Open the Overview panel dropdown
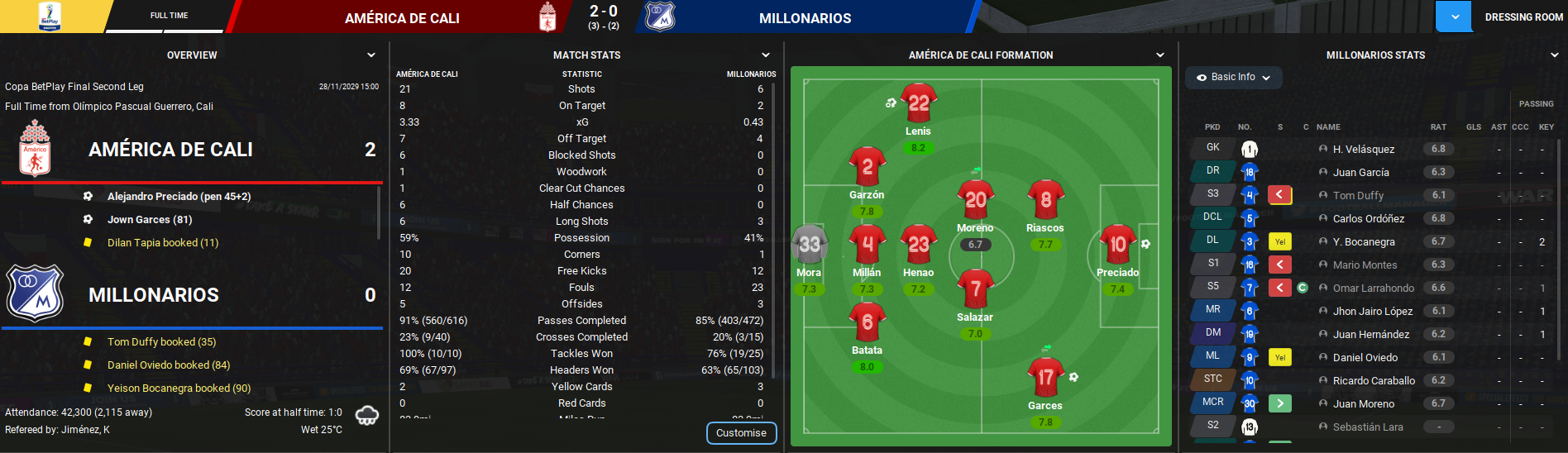Image resolution: width=1568 pixels, height=453 pixels. point(371,55)
